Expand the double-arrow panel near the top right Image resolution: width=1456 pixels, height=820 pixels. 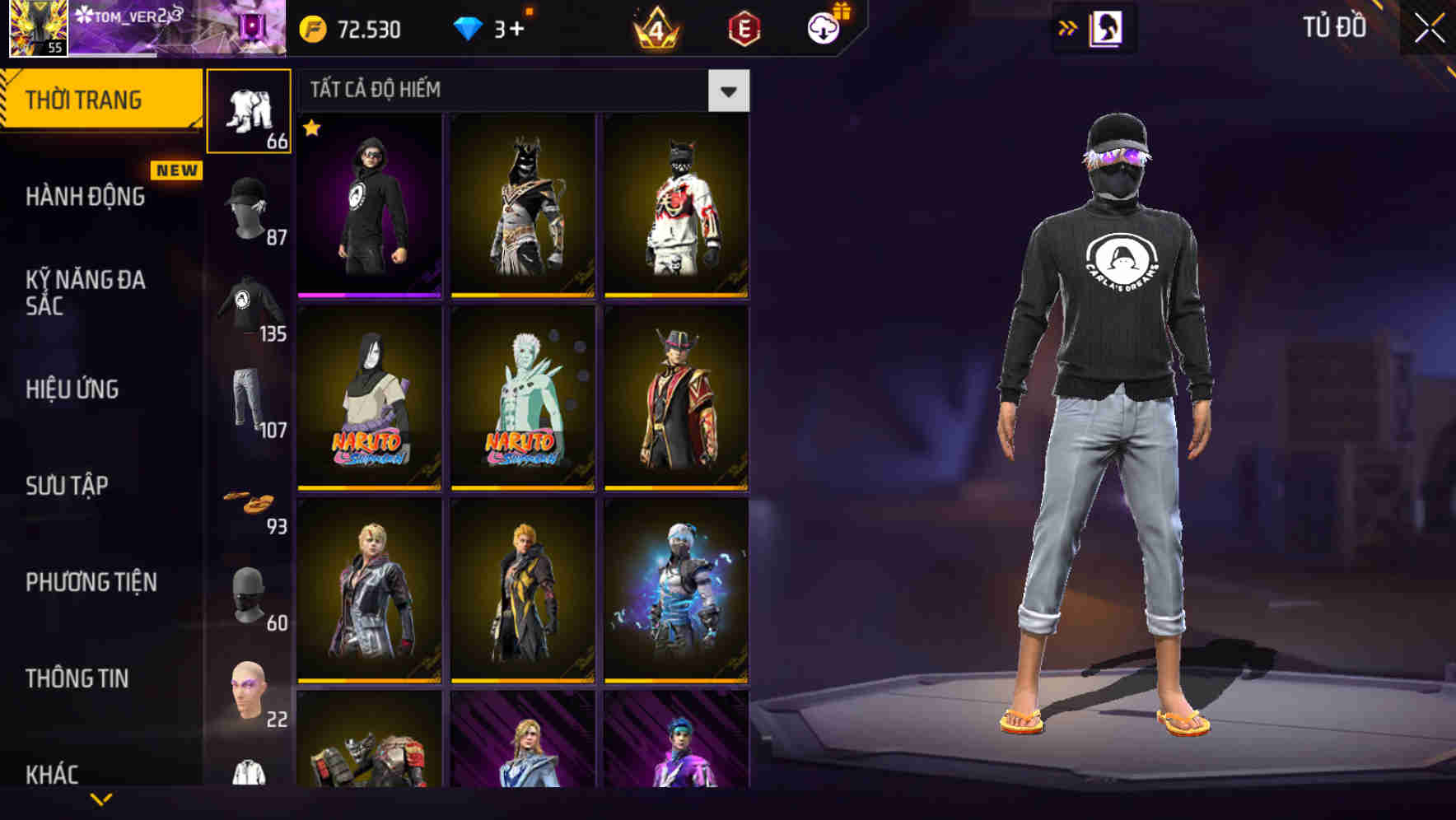(1069, 28)
